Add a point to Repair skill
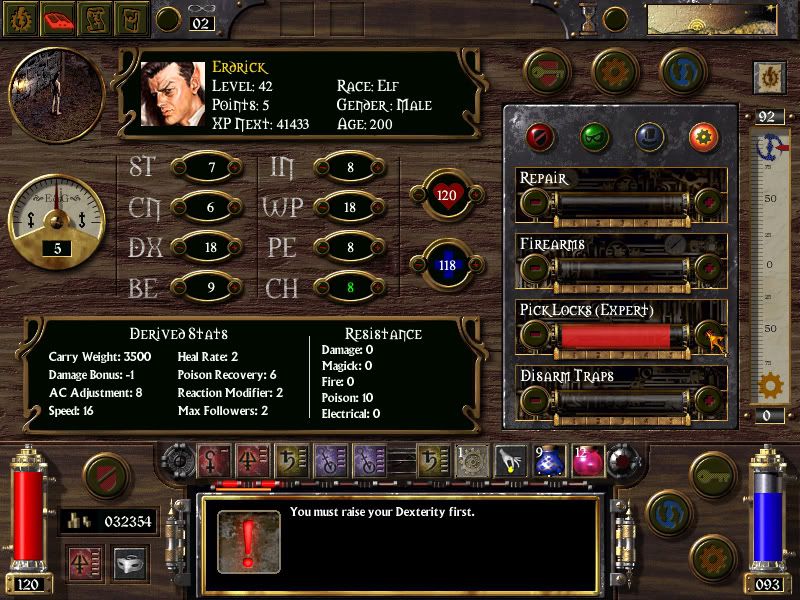 coord(709,204)
